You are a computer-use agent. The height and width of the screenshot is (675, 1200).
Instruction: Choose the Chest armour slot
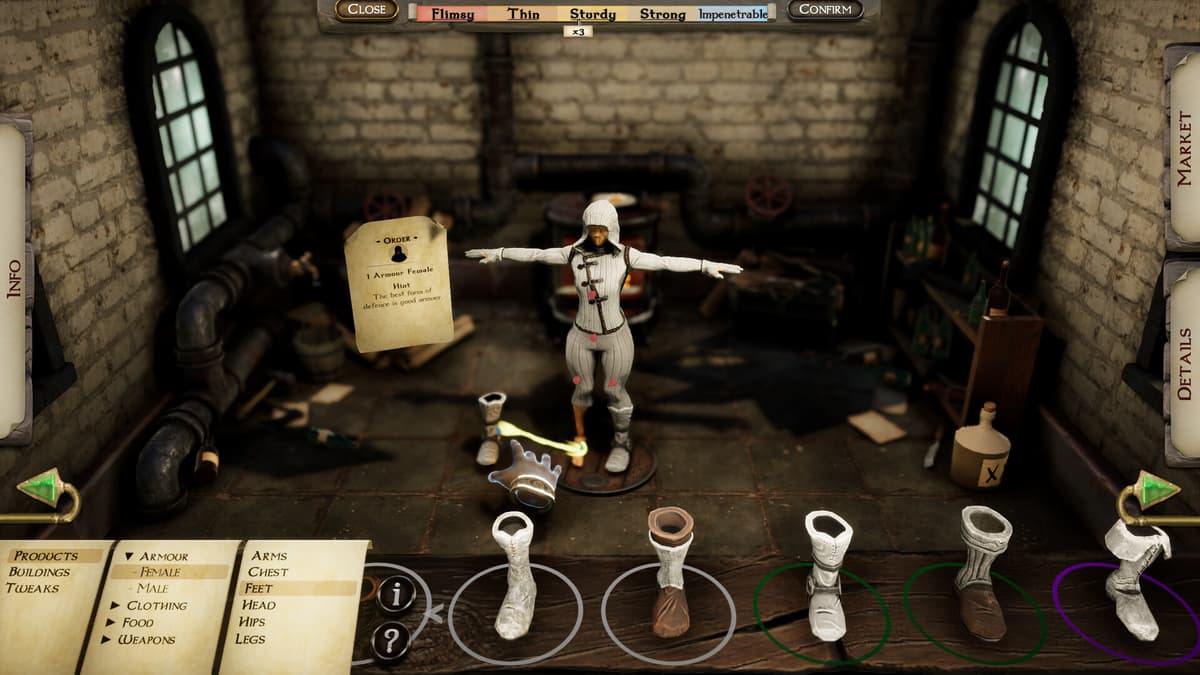click(269, 572)
